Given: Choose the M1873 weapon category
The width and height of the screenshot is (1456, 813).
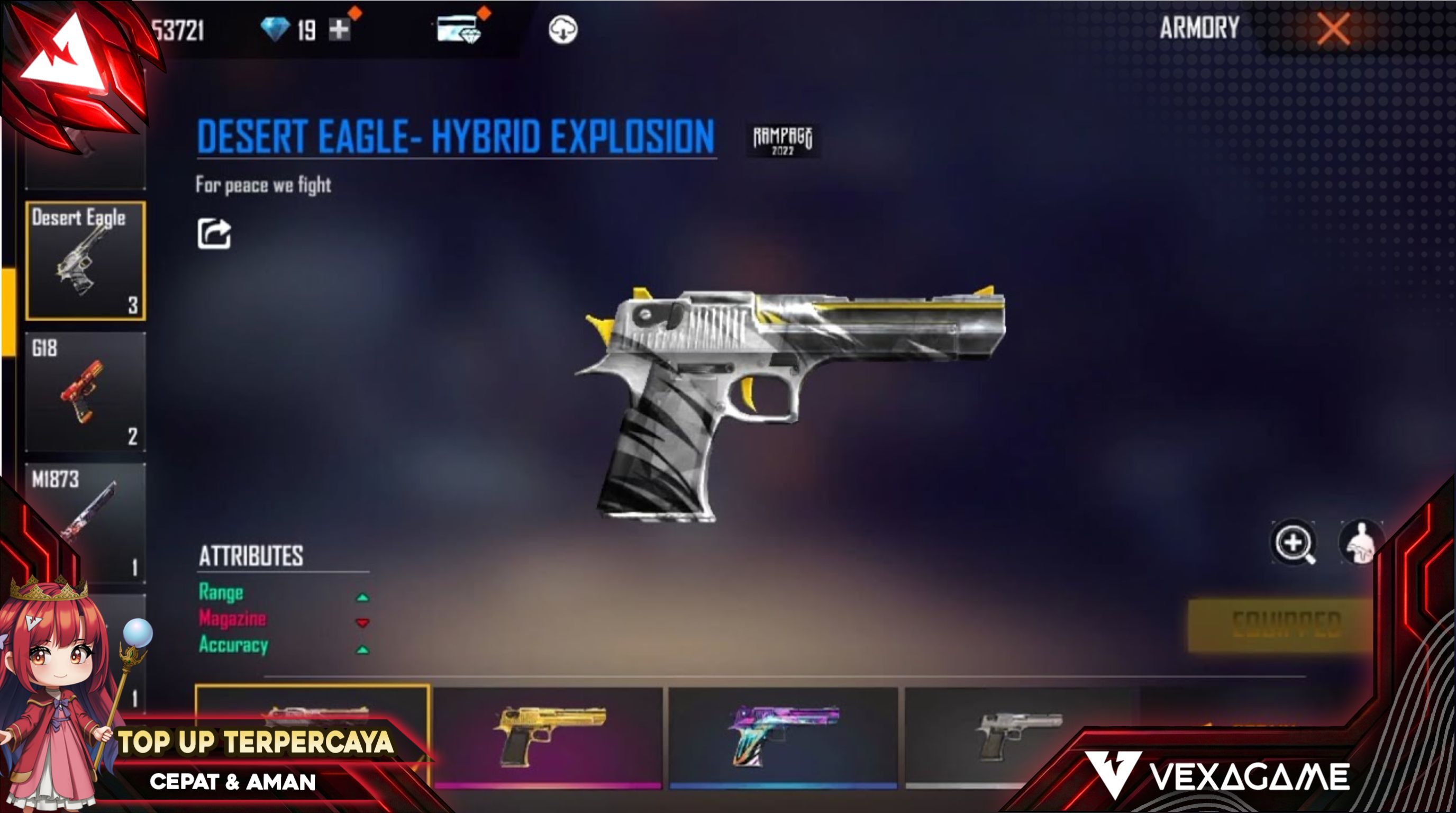Looking at the screenshot, I should (x=85, y=521).
